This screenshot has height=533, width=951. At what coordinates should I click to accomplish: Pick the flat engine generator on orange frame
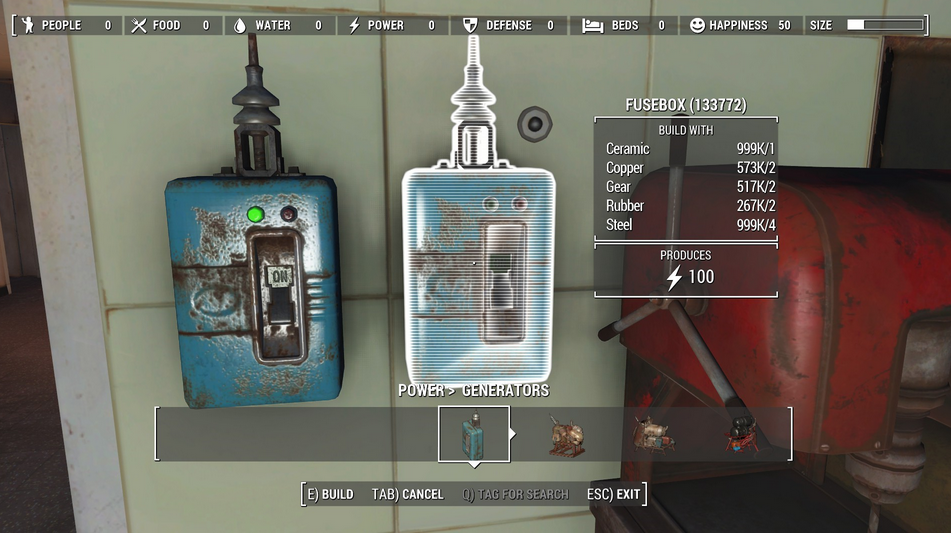click(x=654, y=435)
